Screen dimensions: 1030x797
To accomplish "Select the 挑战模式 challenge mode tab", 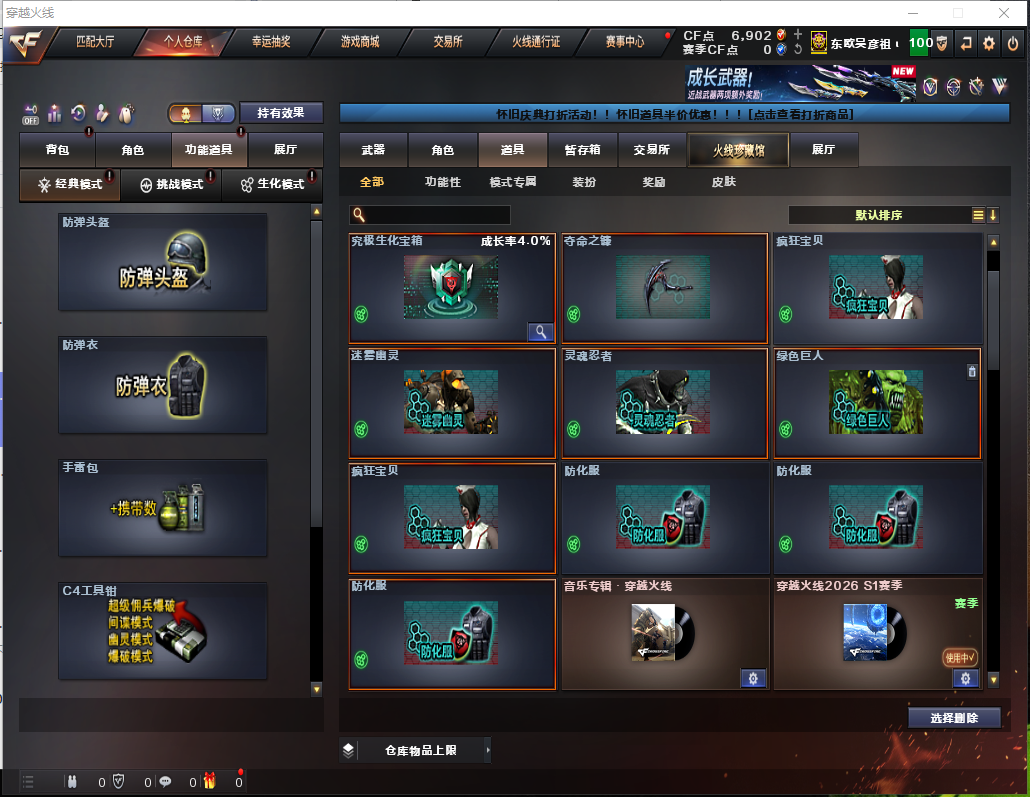I will pyautogui.click(x=171, y=185).
